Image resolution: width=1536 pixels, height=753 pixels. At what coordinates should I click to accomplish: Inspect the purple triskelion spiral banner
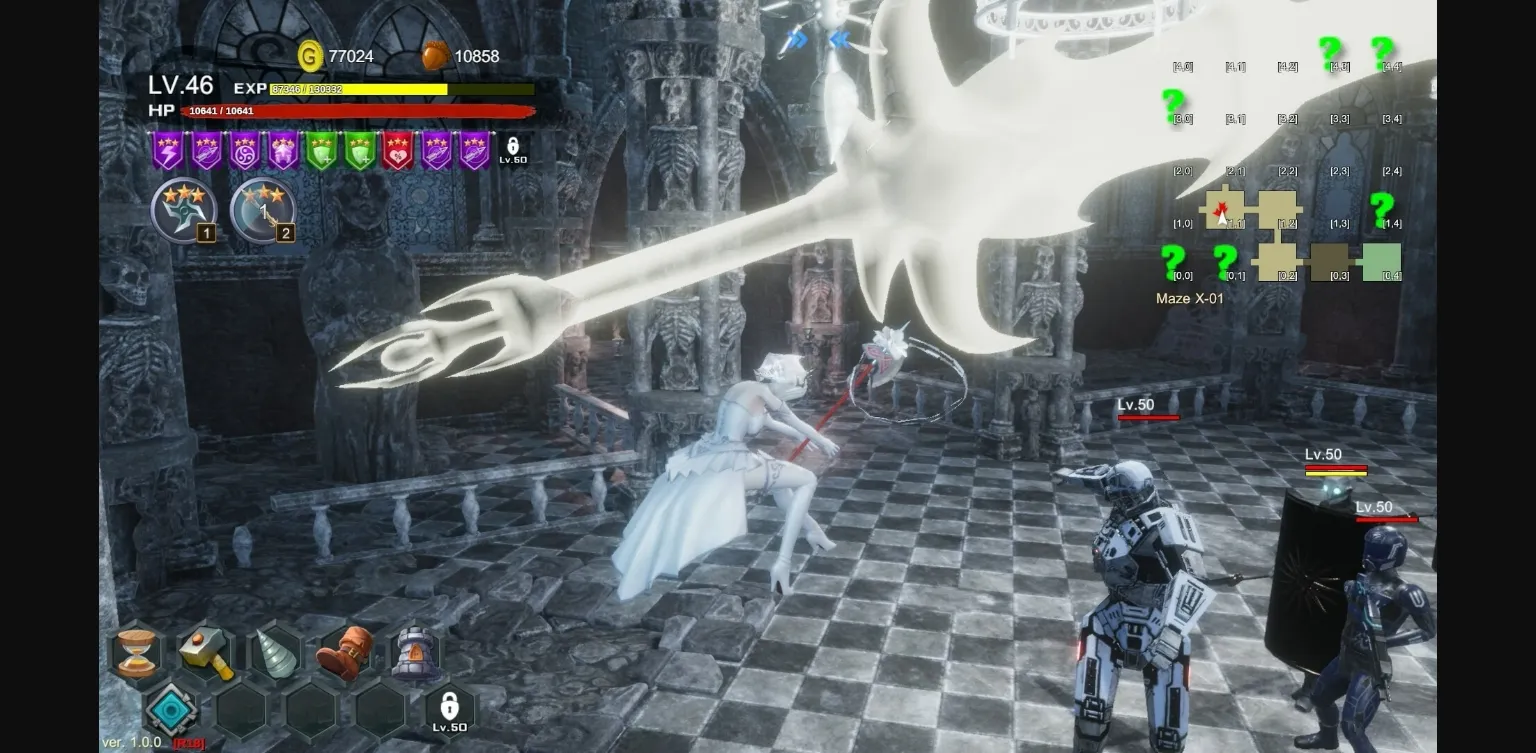(x=244, y=151)
